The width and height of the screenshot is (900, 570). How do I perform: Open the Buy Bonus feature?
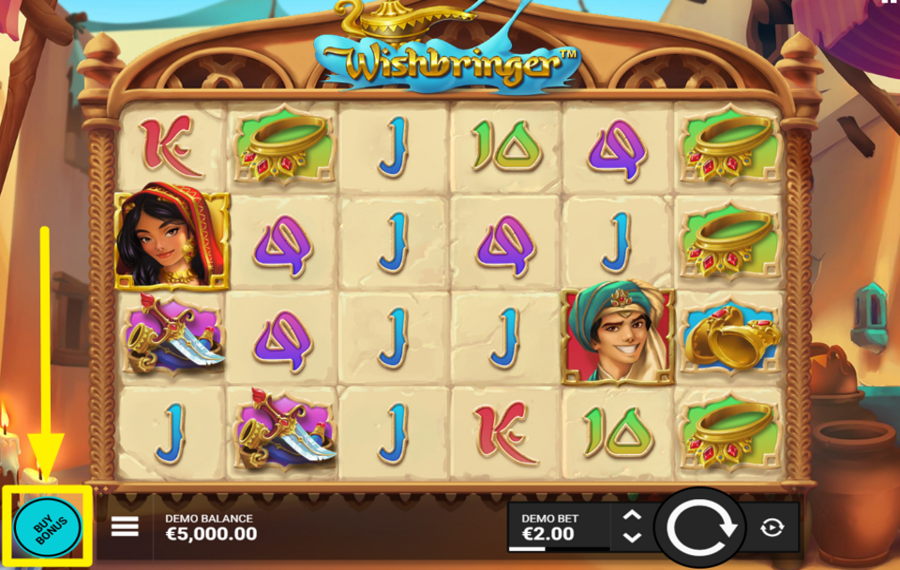click(48, 526)
